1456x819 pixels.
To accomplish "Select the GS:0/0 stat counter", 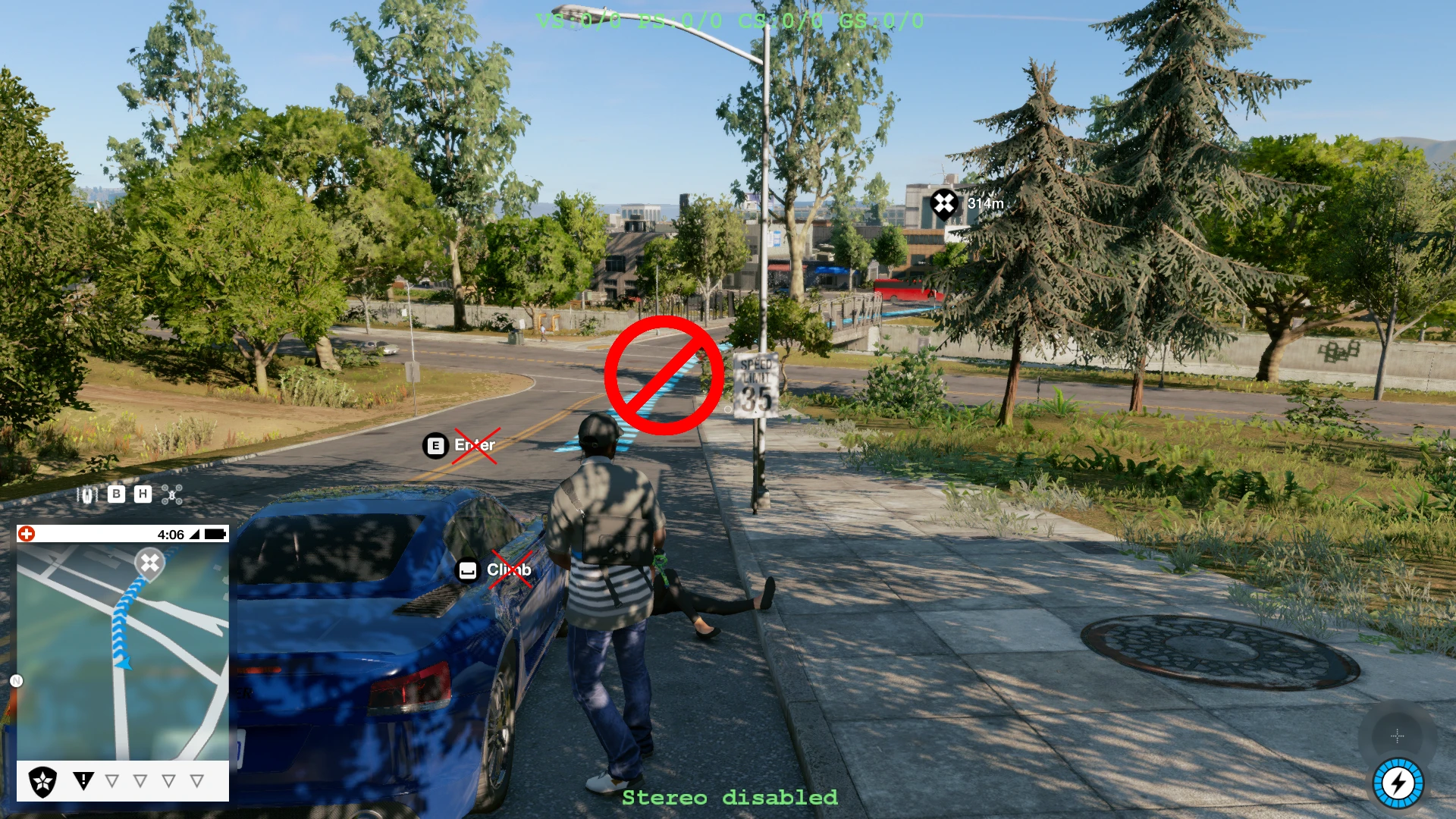I will [883, 20].
